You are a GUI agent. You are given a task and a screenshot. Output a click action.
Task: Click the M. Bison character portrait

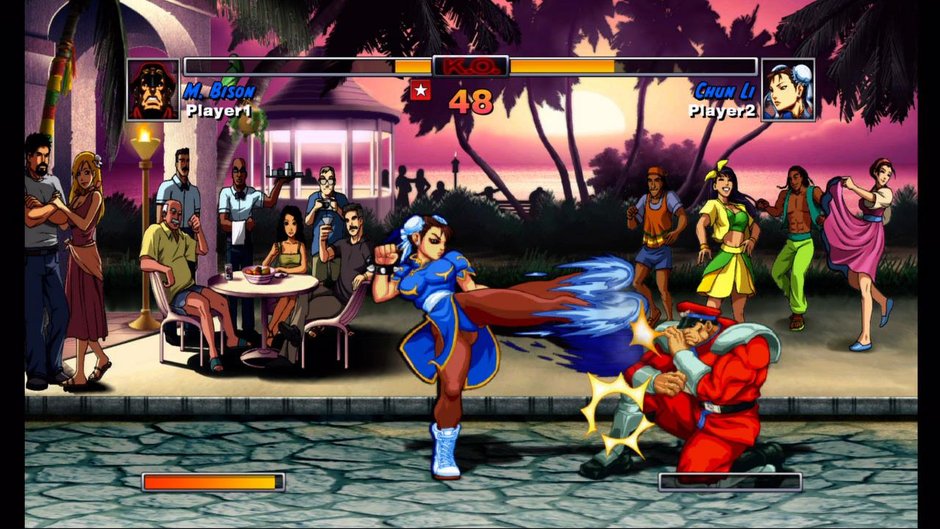pos(153,90)
